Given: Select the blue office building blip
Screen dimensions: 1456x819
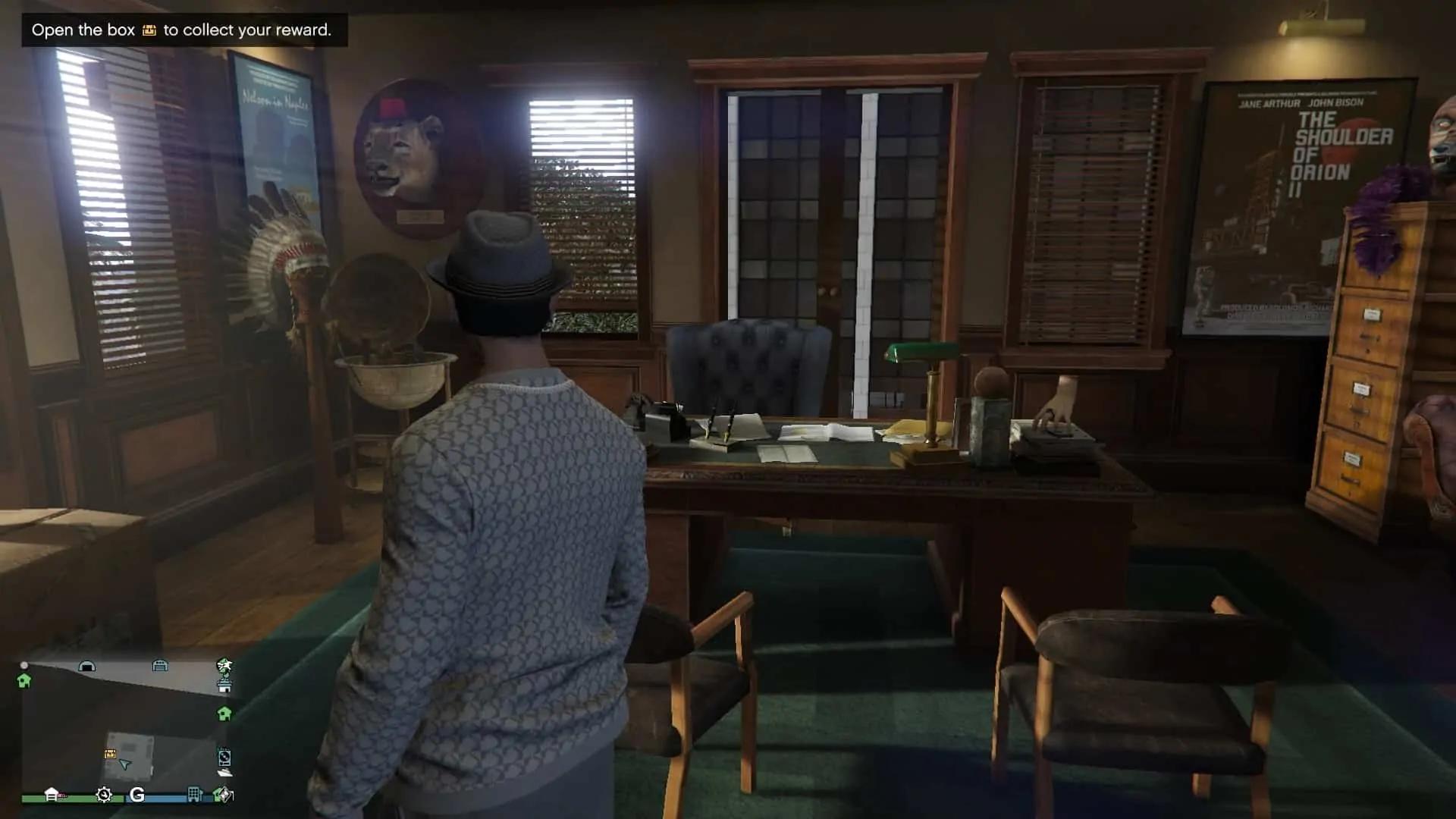Looking at the screenshot, I should (x=195, y=794).
